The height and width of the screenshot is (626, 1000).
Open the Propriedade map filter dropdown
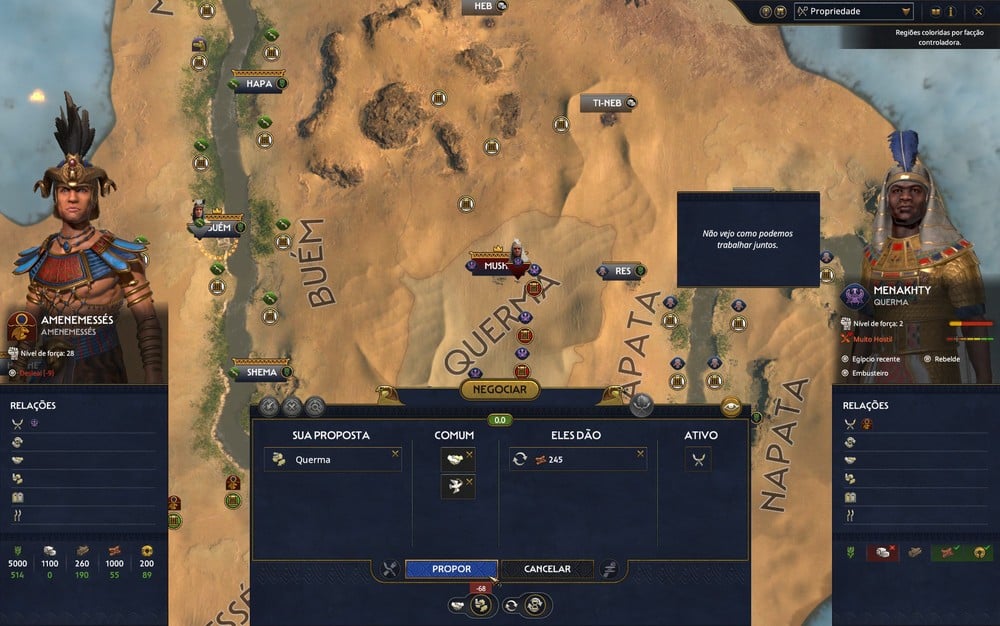pos(853,11)
